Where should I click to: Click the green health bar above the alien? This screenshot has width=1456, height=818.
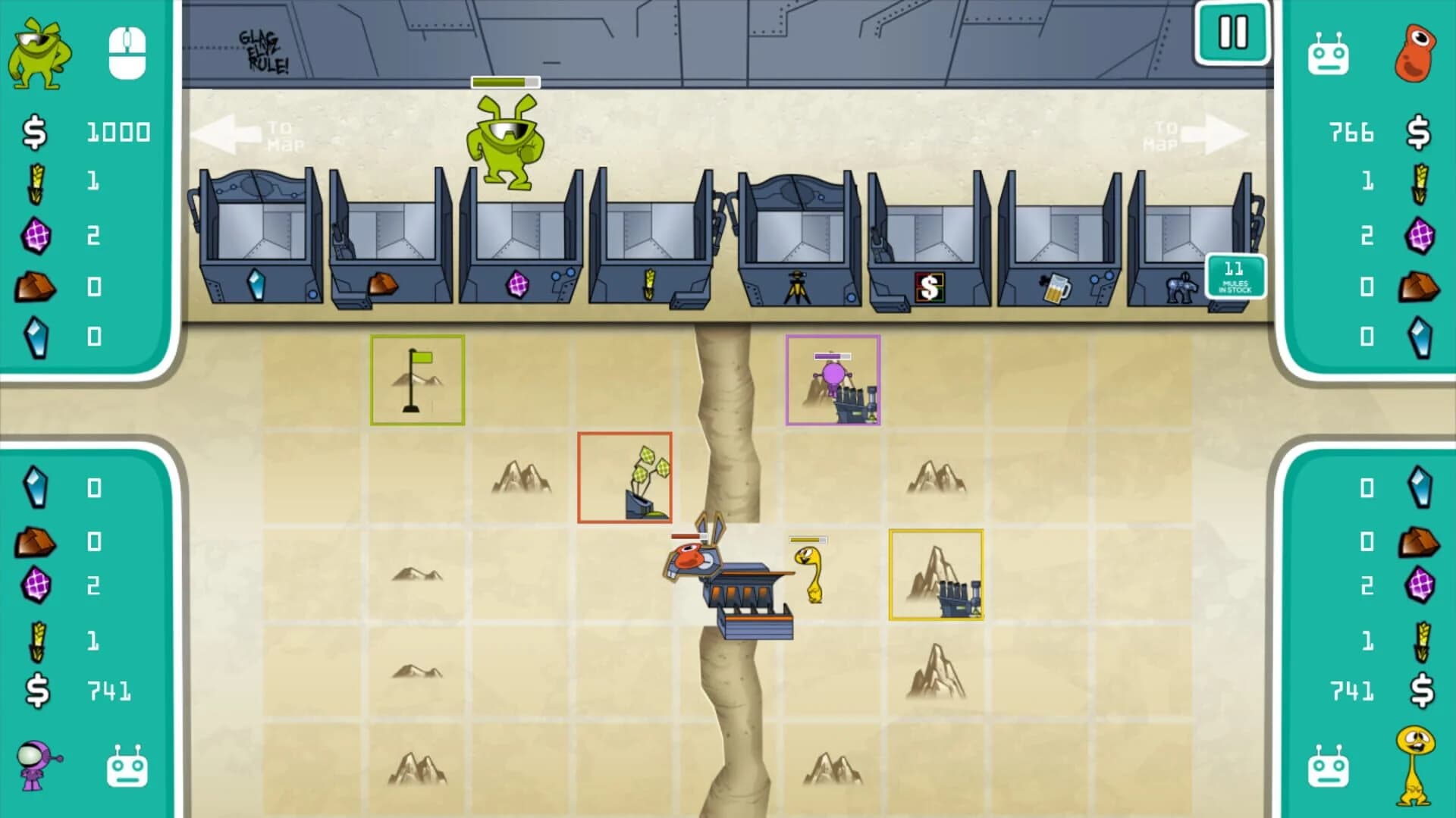point(506,82)
